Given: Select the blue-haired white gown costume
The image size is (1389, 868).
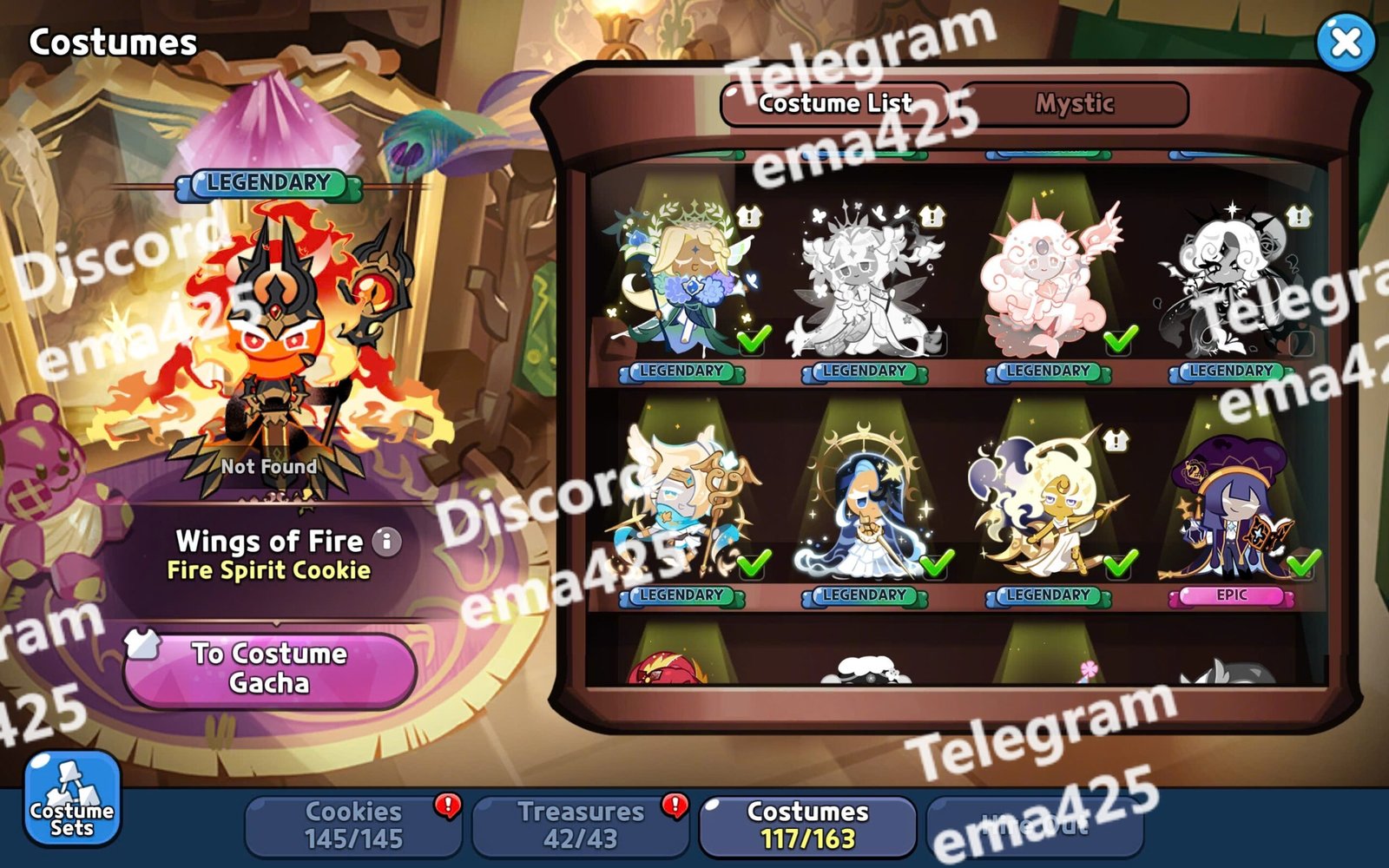Looking at the screenshot, I should click(865, 503).
